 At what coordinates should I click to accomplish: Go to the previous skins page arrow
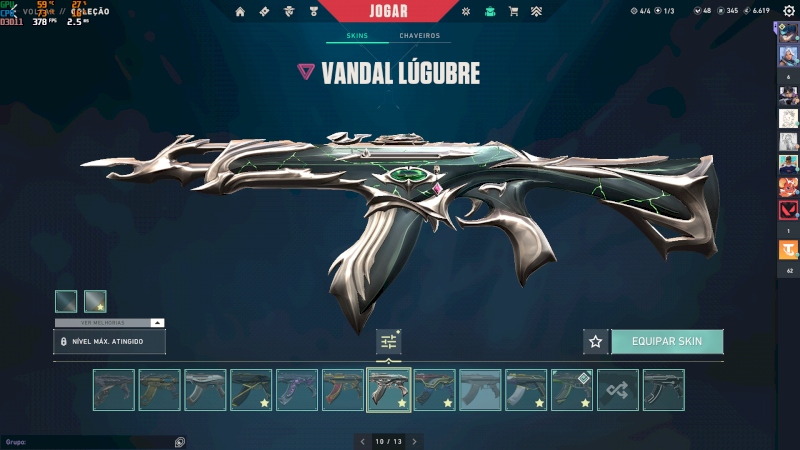click(x=362, y=441)
